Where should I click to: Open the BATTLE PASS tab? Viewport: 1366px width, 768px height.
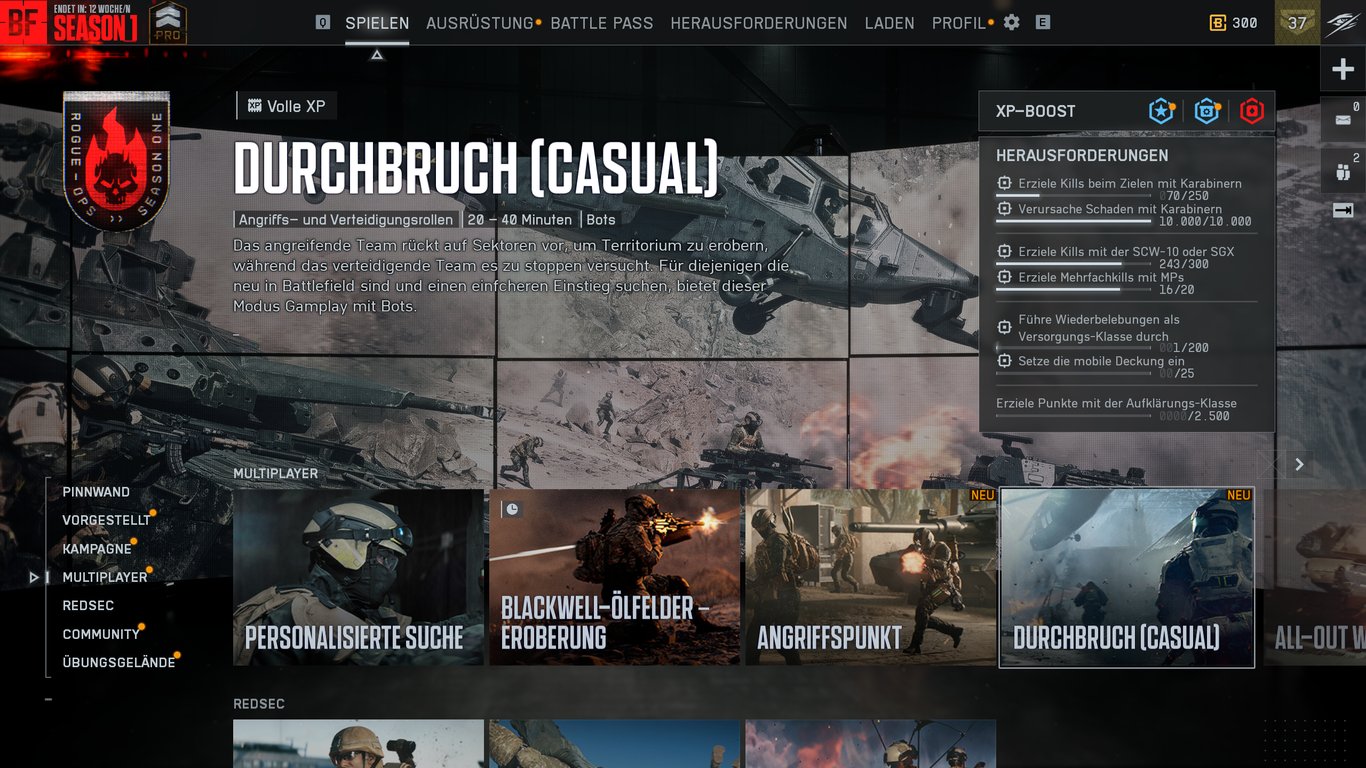pos(599,22)
